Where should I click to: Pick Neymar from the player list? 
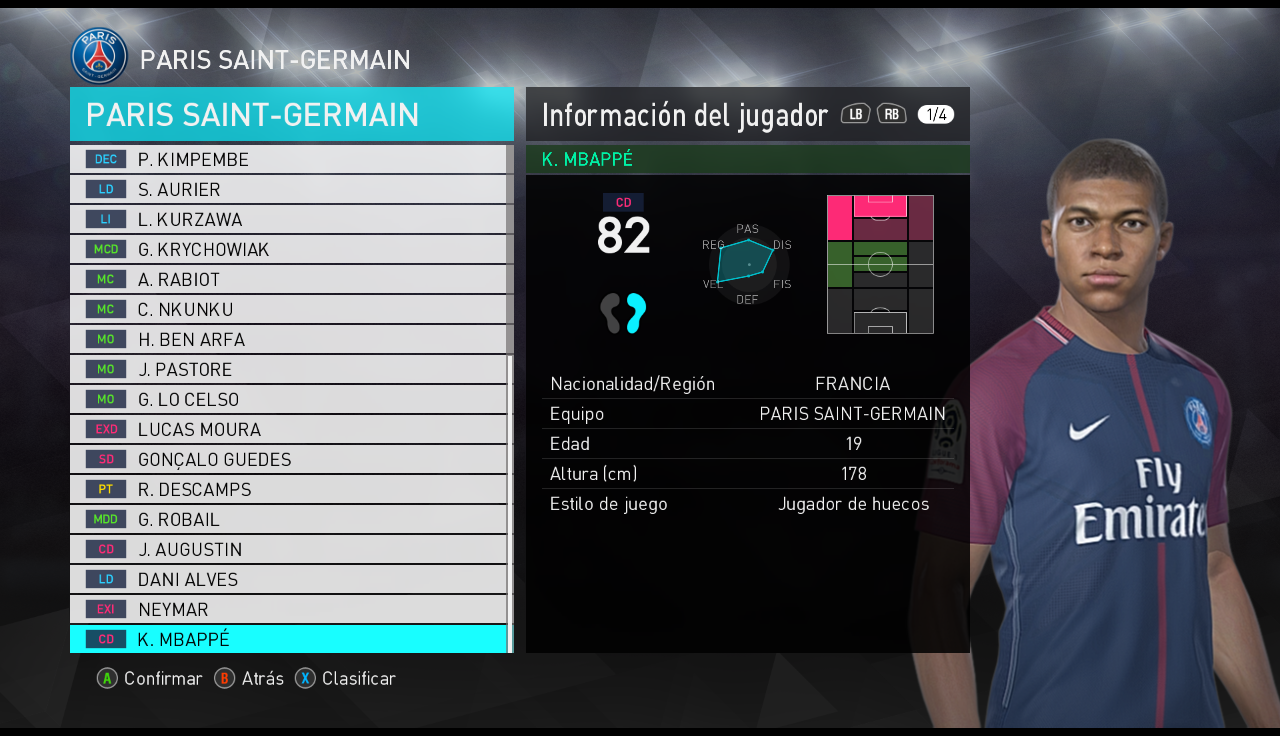tap(288, 610)
